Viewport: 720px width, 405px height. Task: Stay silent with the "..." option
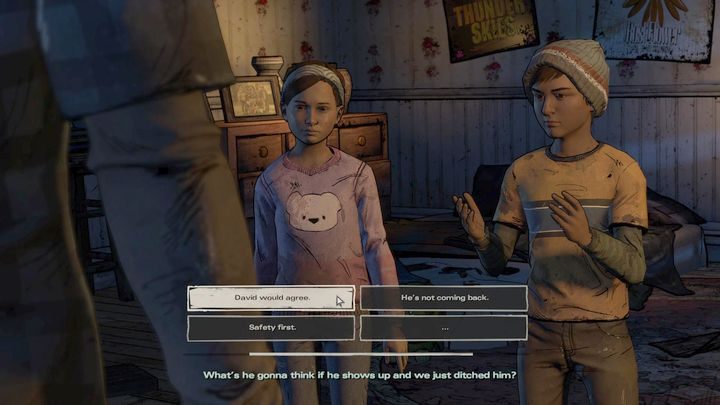(x=443, y=327)
